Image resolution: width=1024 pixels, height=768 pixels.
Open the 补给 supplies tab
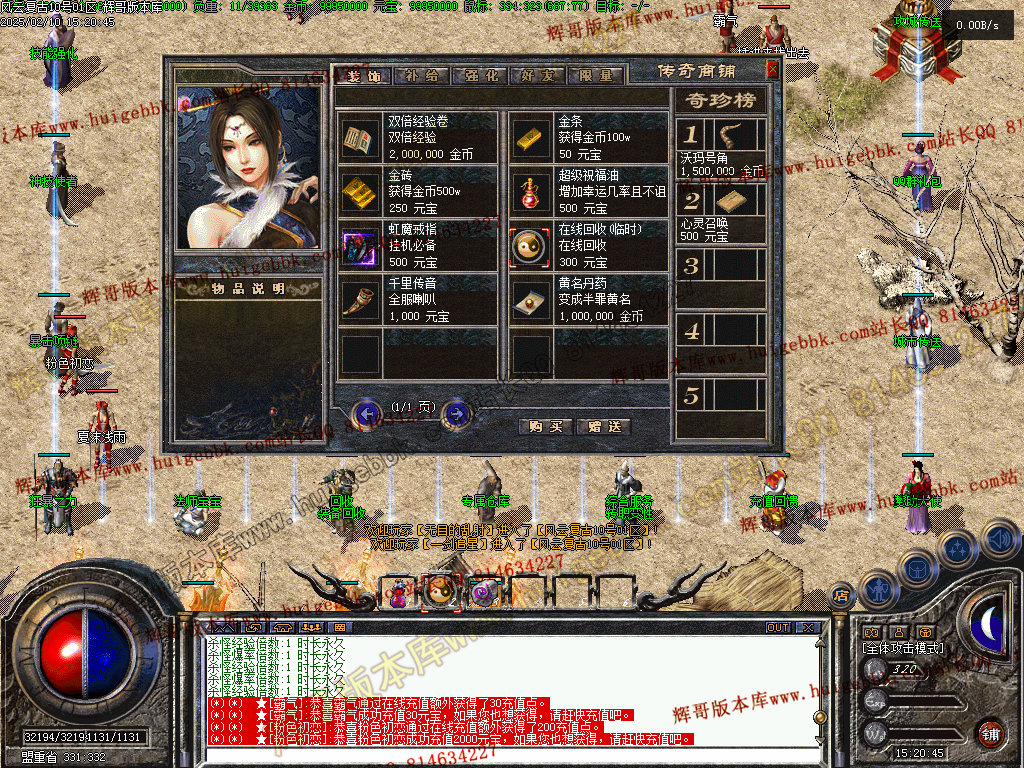pos(421,76)
